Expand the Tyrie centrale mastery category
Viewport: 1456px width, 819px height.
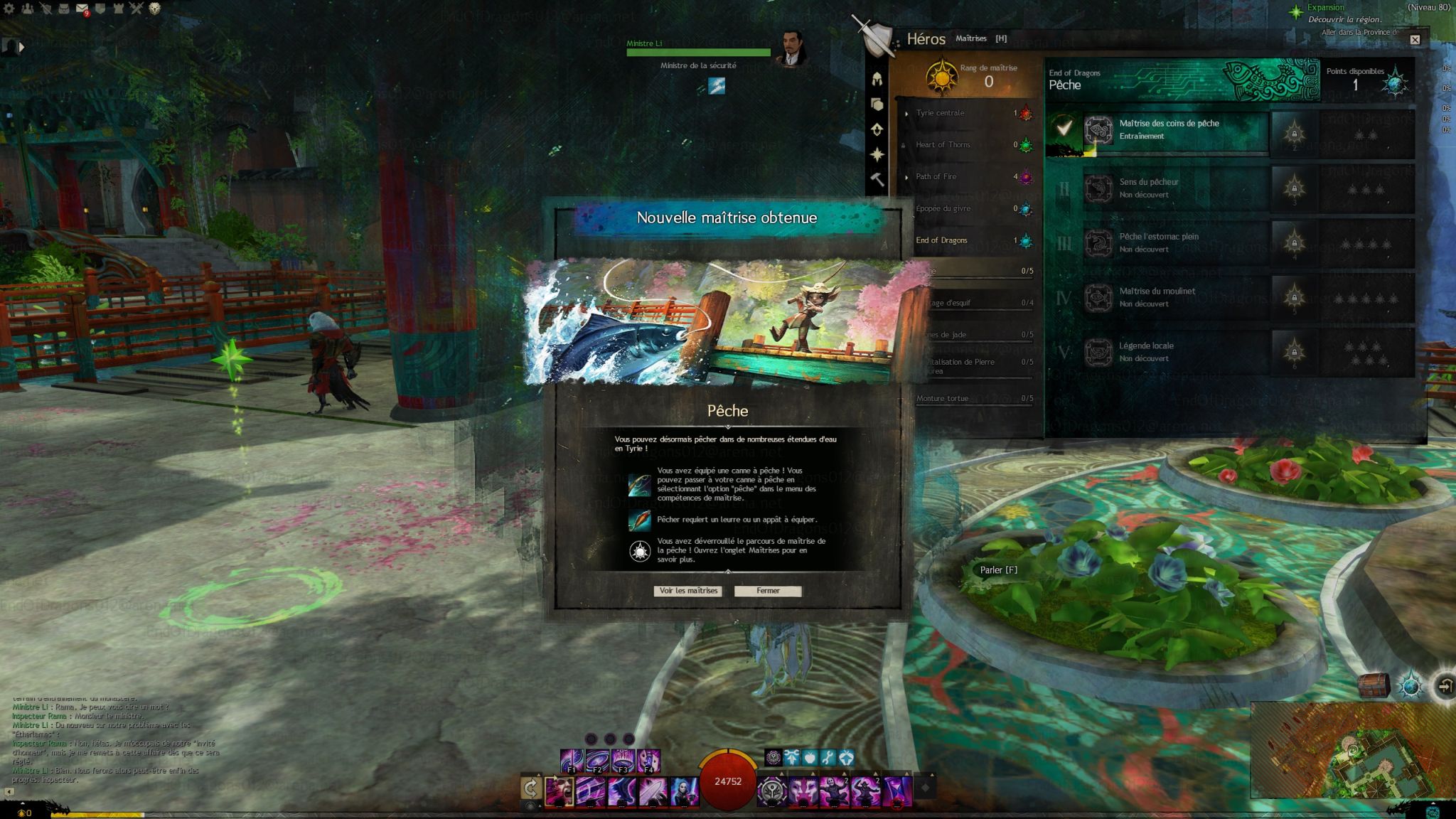(906, 113)
